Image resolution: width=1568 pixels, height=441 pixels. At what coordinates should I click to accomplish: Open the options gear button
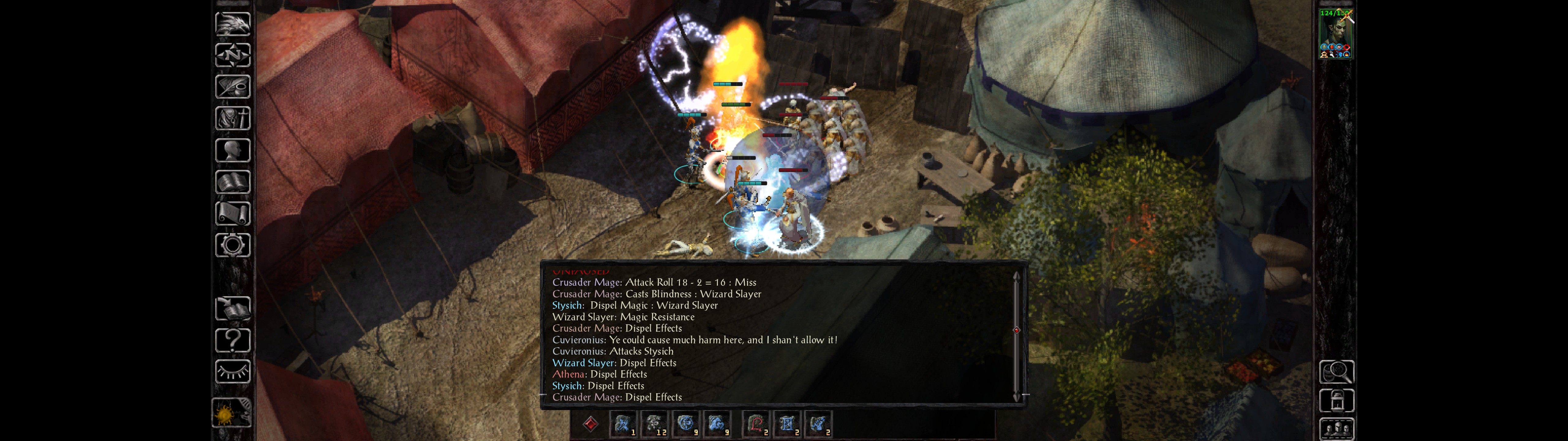[232, 246]
